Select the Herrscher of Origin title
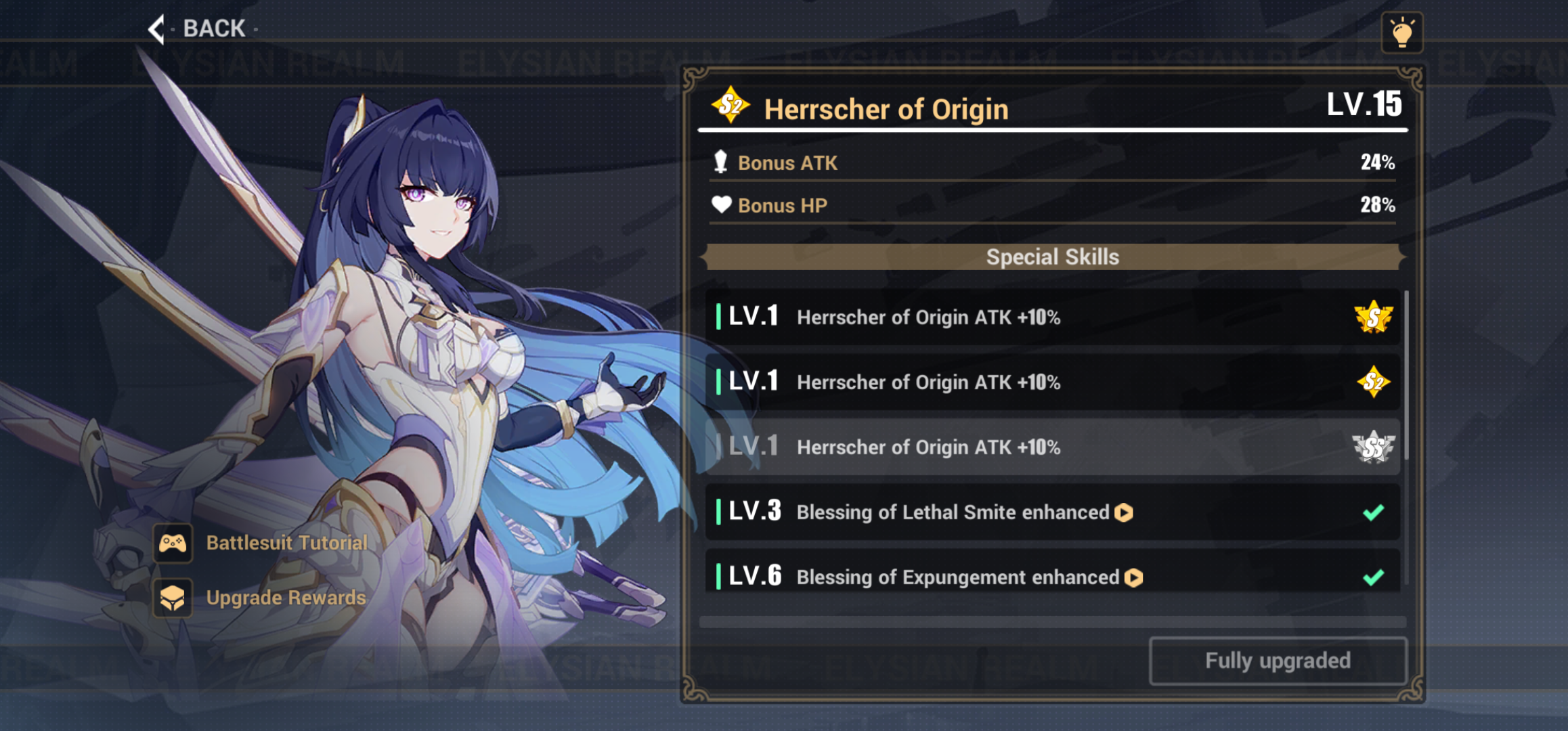This screenshot has width=1568, height=731. (886, 108)
